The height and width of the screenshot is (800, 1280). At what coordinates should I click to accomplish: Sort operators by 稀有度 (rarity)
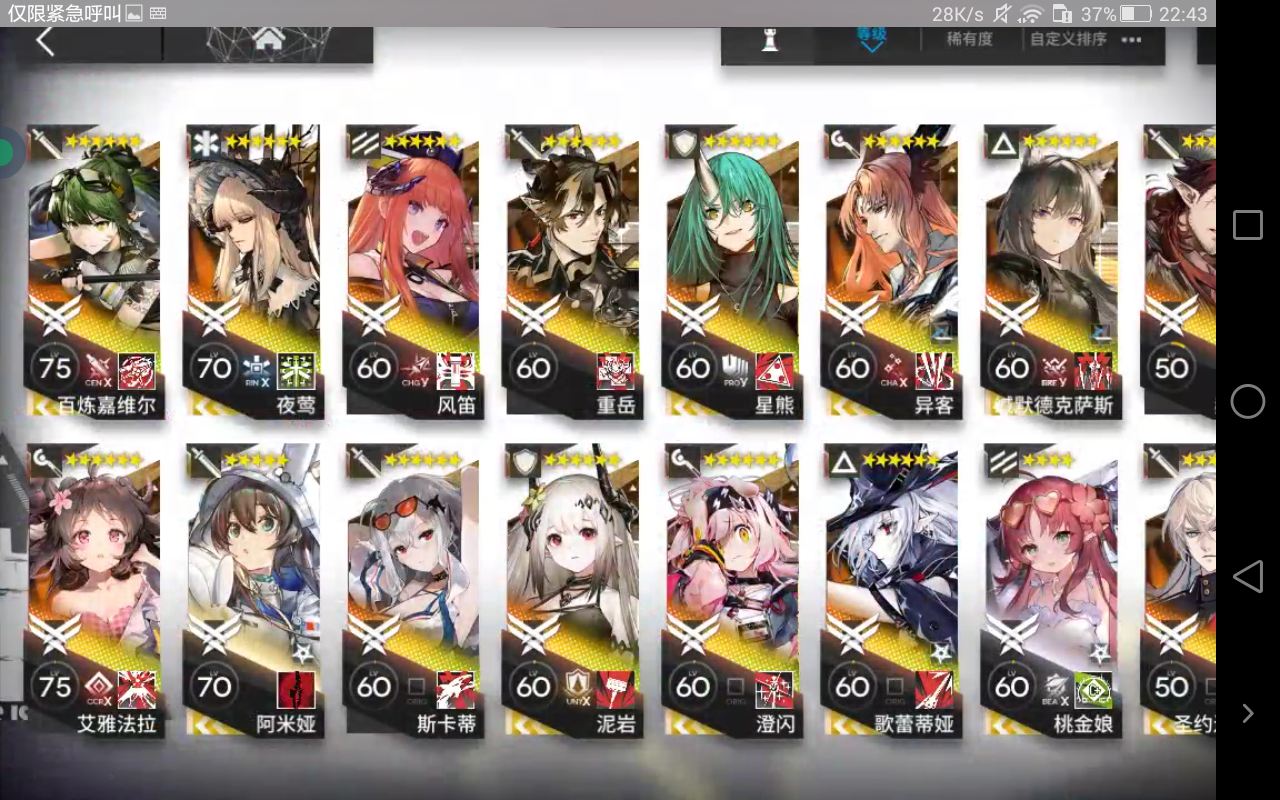(x=969, y=40)
